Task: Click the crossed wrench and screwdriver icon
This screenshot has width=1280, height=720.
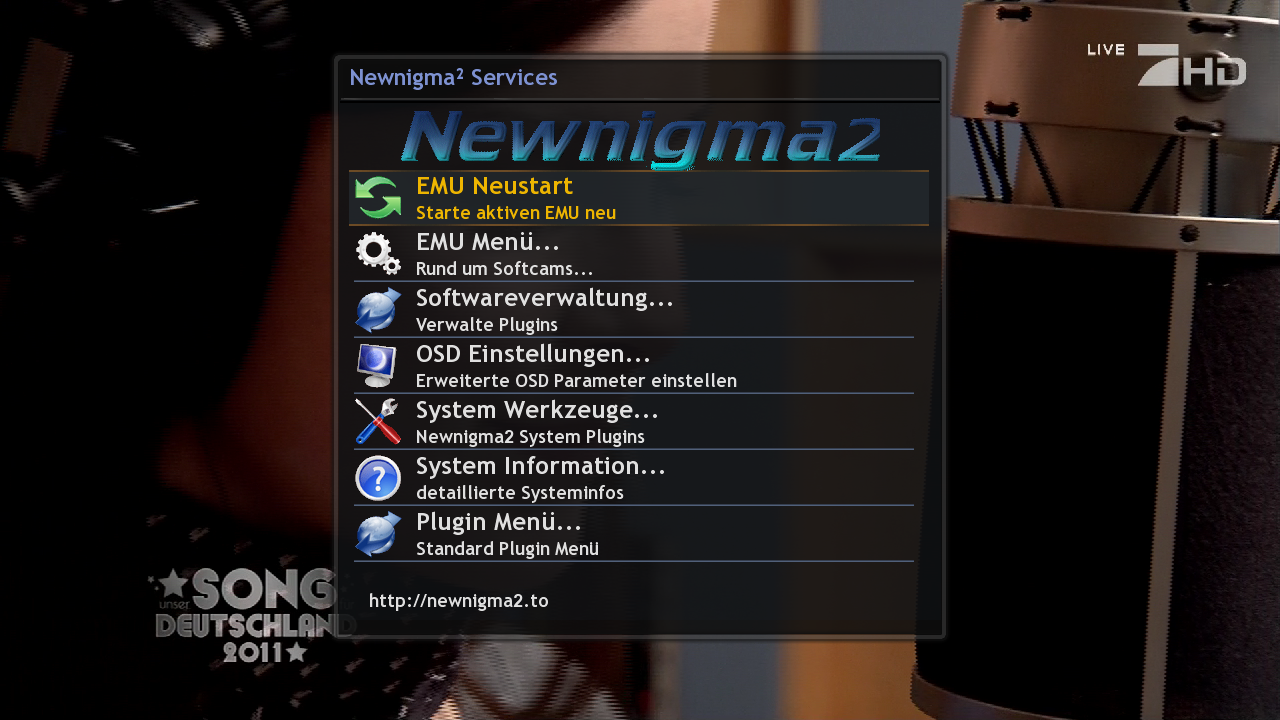Action: [378, 422]
